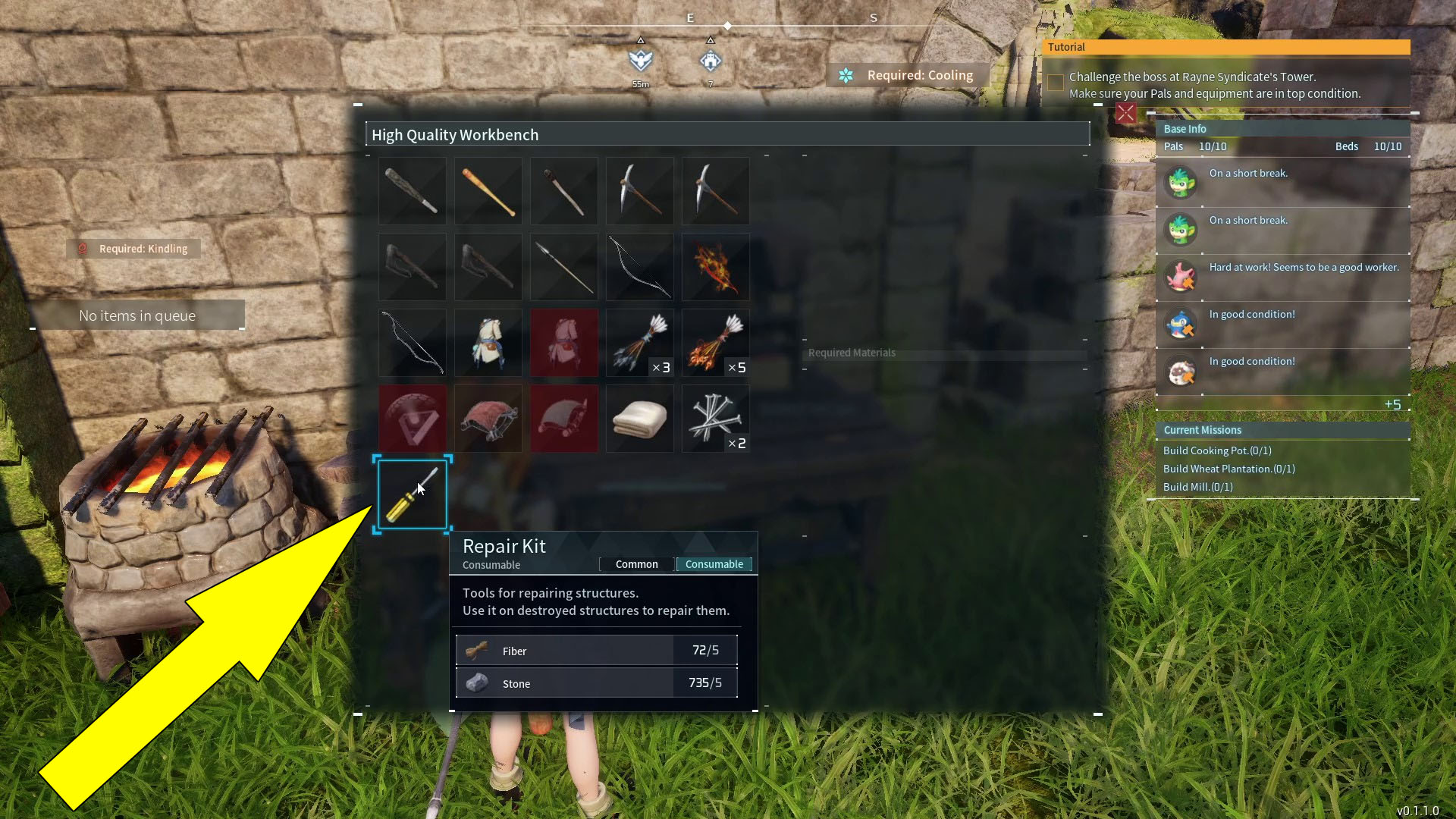Select the highlighted Repair Kit slot
Viewport: 1456px width, 819px height.
pos(412,494)
